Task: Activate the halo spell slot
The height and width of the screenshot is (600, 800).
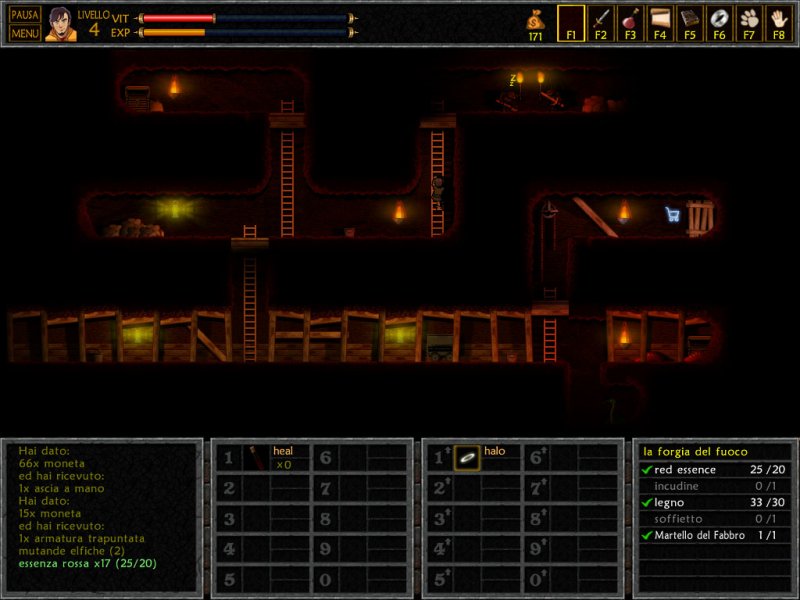Action: point(467,458)
